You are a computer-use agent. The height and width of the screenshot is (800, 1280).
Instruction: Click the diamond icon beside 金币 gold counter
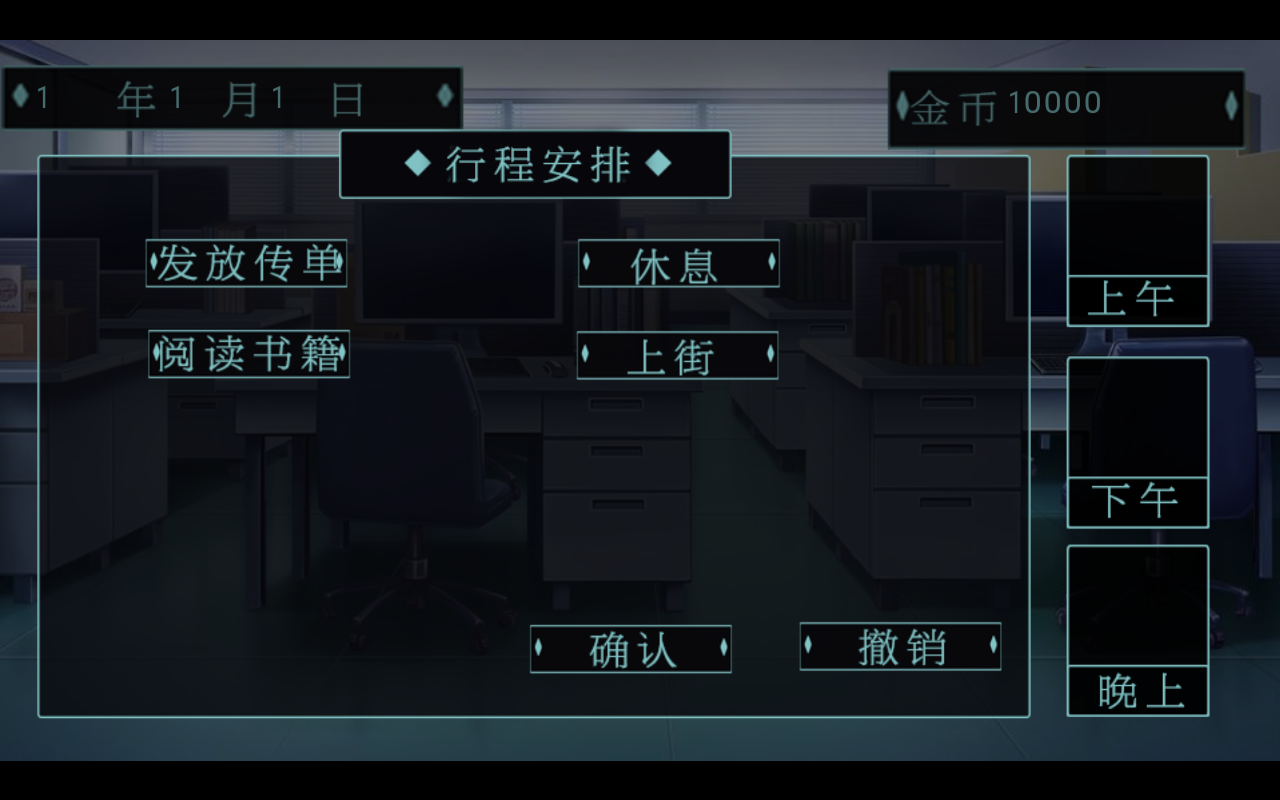point(903,104)
